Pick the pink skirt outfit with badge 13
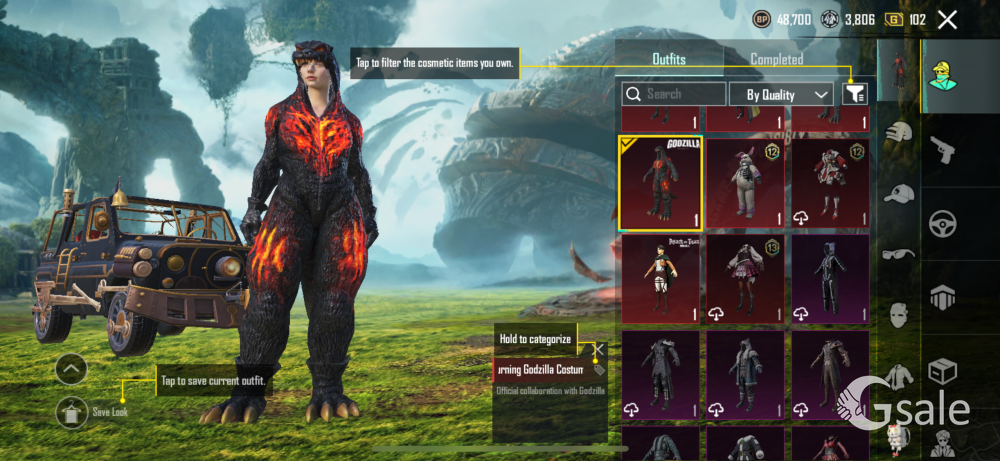The height and width of the screenshot is (461, 1000). point(745,279)
